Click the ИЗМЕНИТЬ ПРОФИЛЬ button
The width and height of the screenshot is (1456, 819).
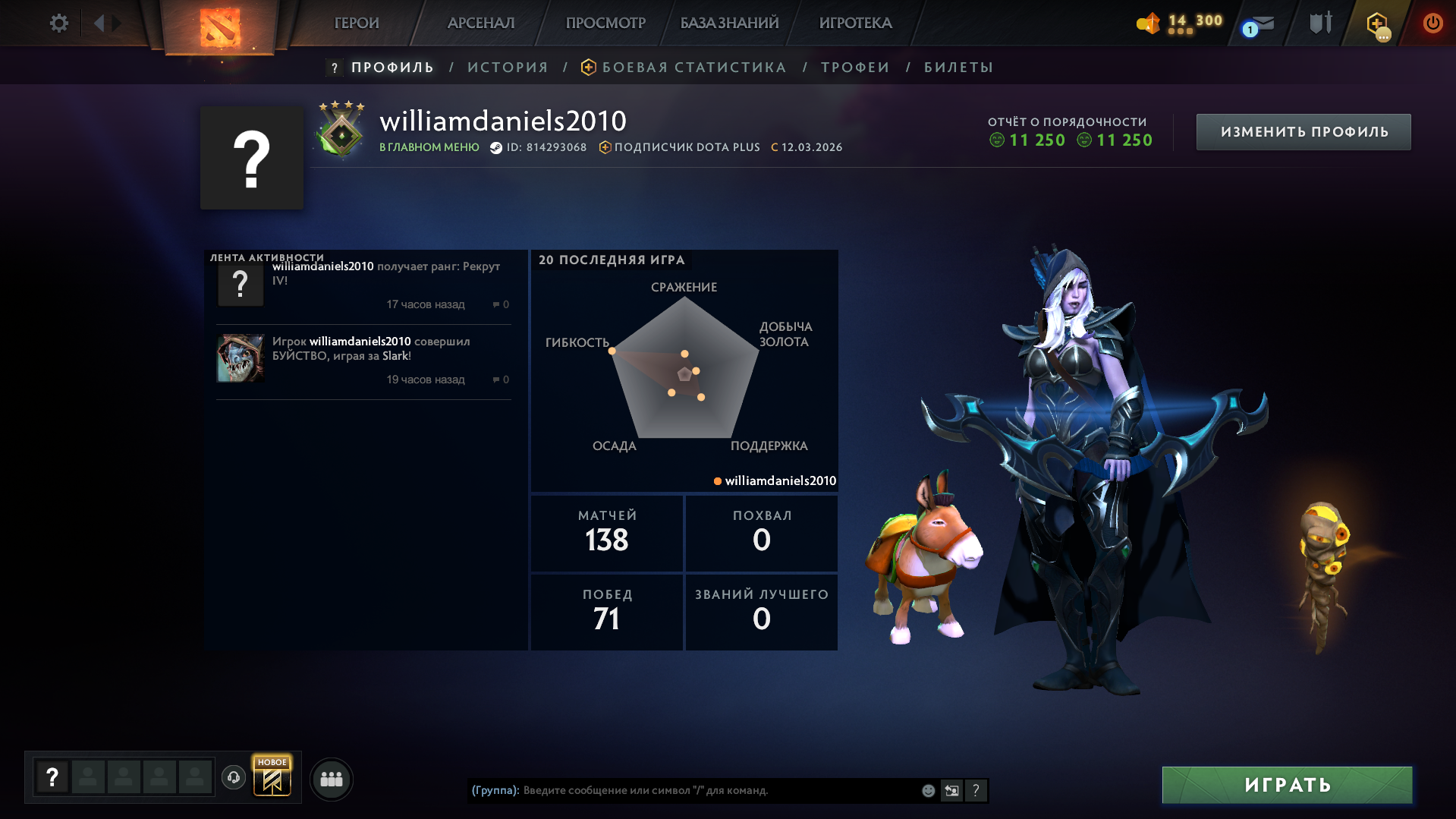1303,131
